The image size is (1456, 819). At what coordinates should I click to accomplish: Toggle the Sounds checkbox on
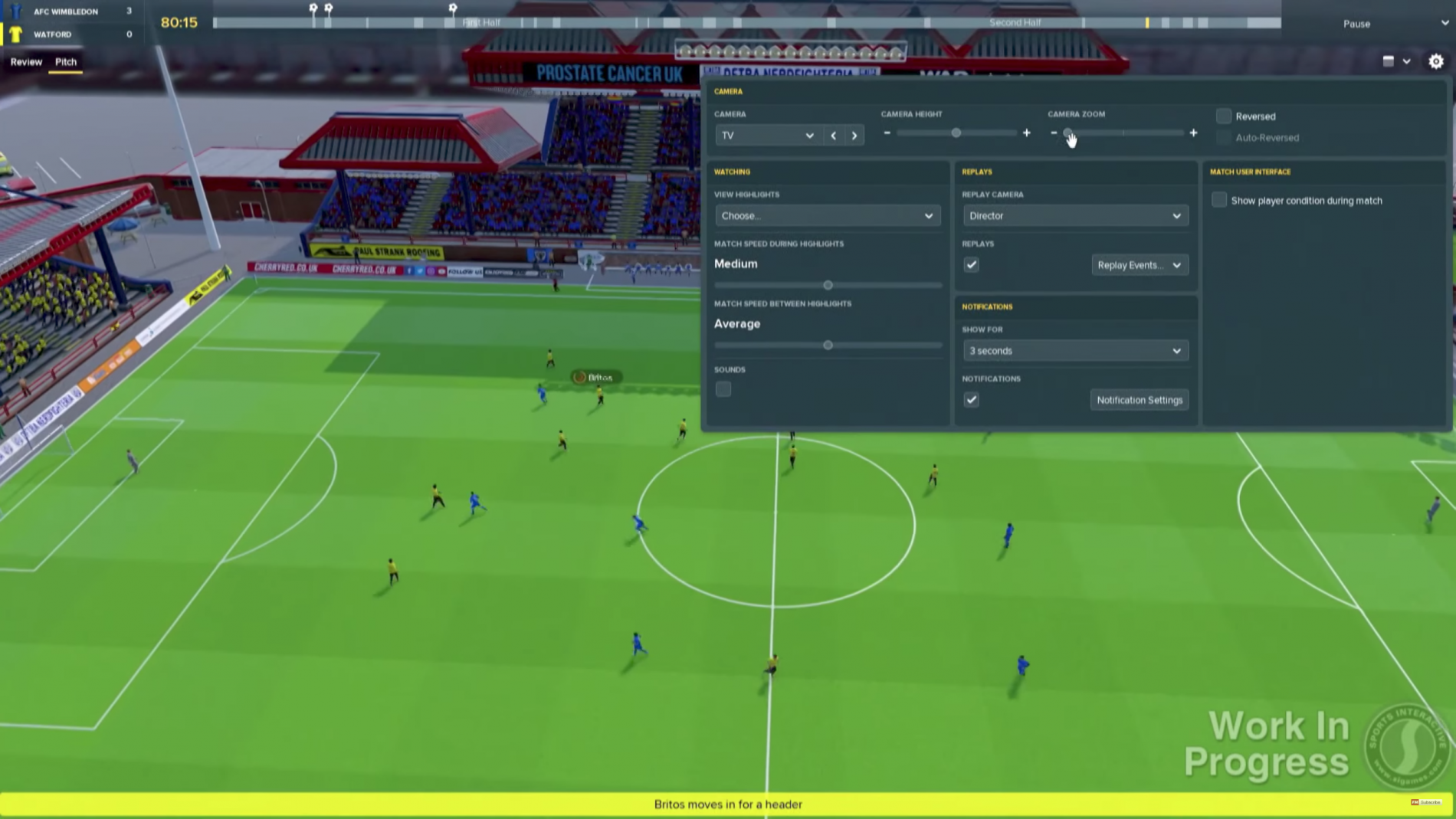(723, 389)
